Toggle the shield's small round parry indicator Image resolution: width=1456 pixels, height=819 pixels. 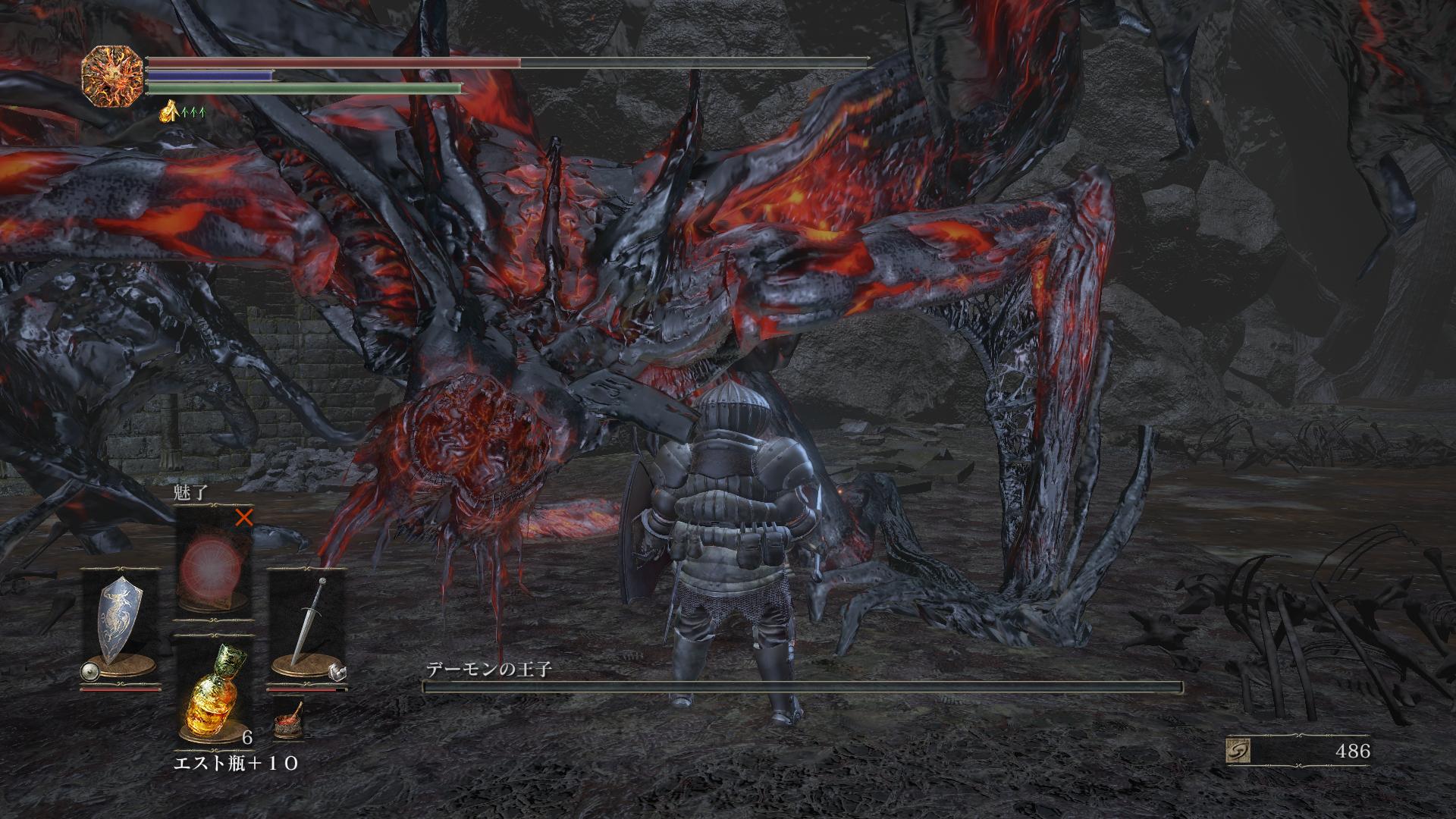90,671
